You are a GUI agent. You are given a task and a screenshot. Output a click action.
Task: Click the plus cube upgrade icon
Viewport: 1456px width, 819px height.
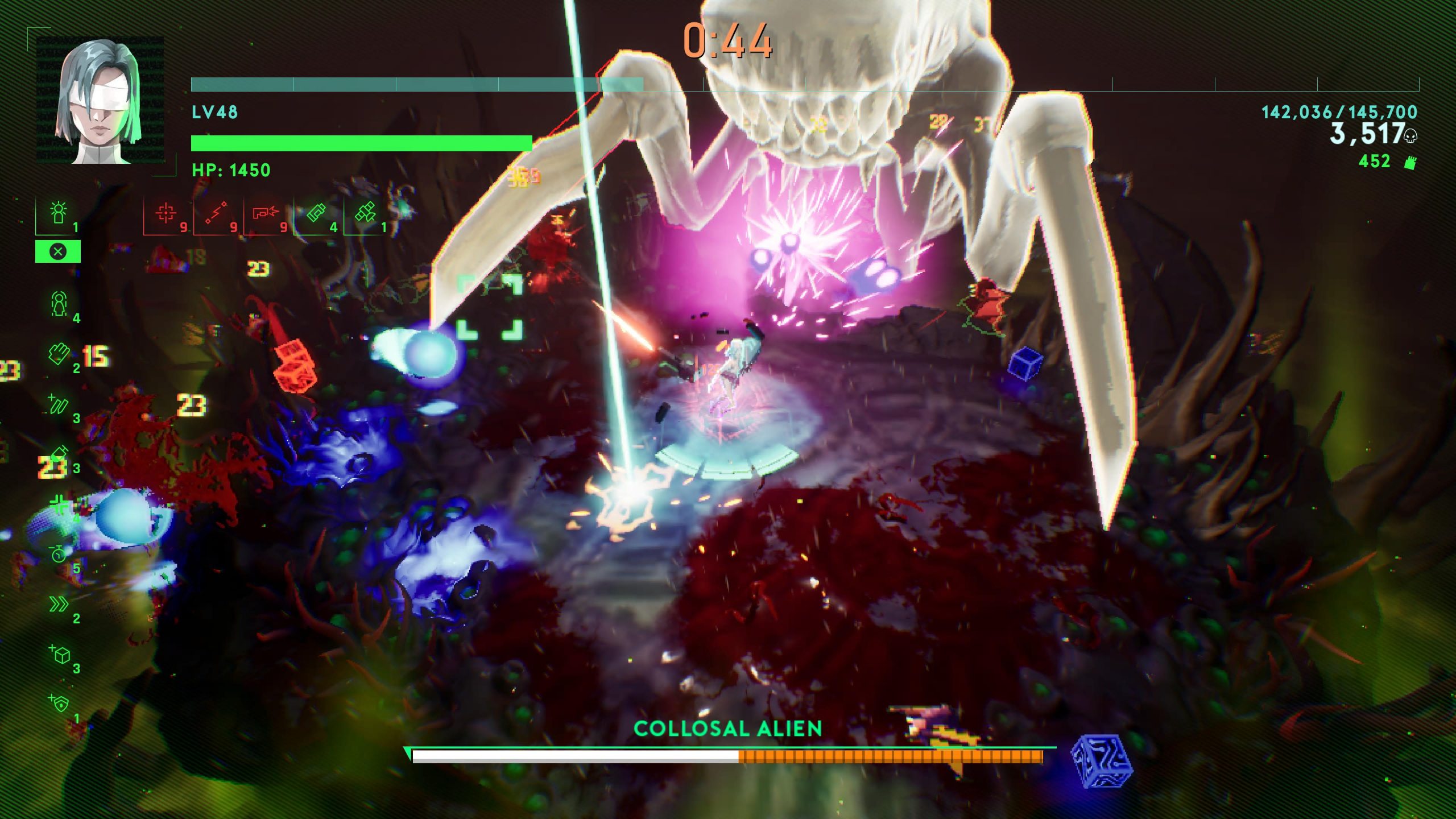click(x=59, y=654)
